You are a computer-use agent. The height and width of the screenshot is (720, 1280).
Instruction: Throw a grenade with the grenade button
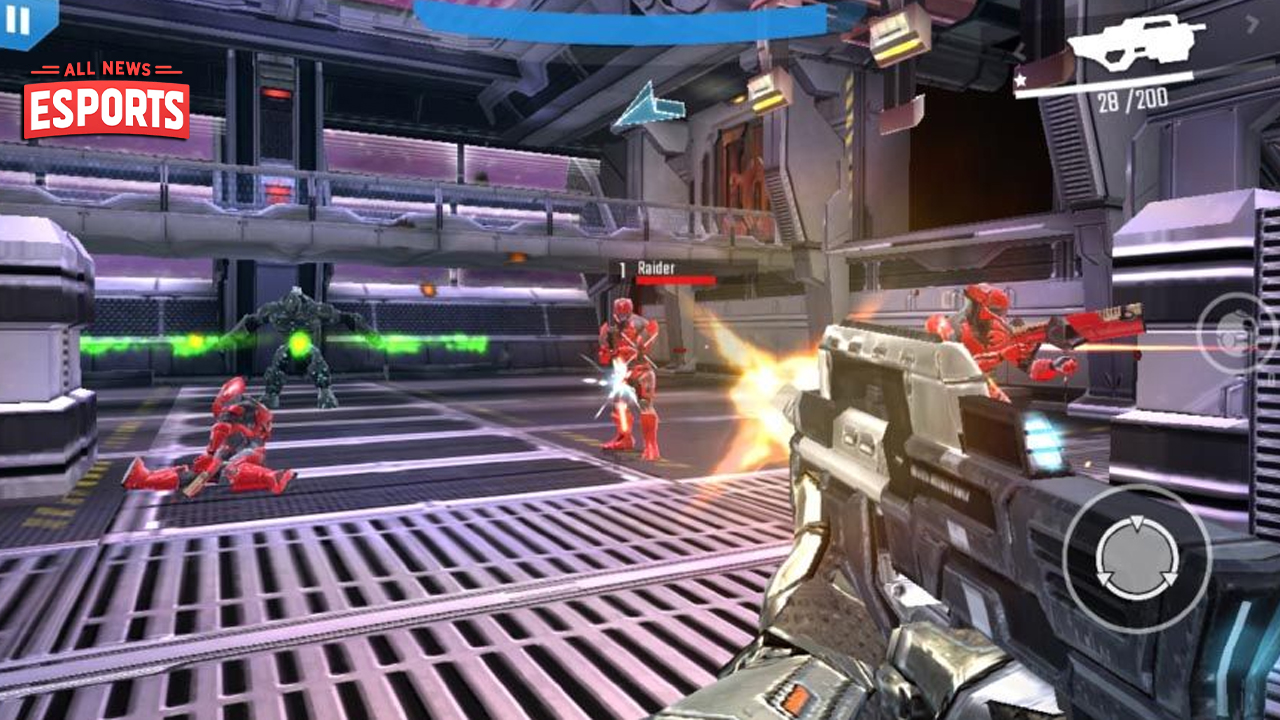pos(1241,333)
